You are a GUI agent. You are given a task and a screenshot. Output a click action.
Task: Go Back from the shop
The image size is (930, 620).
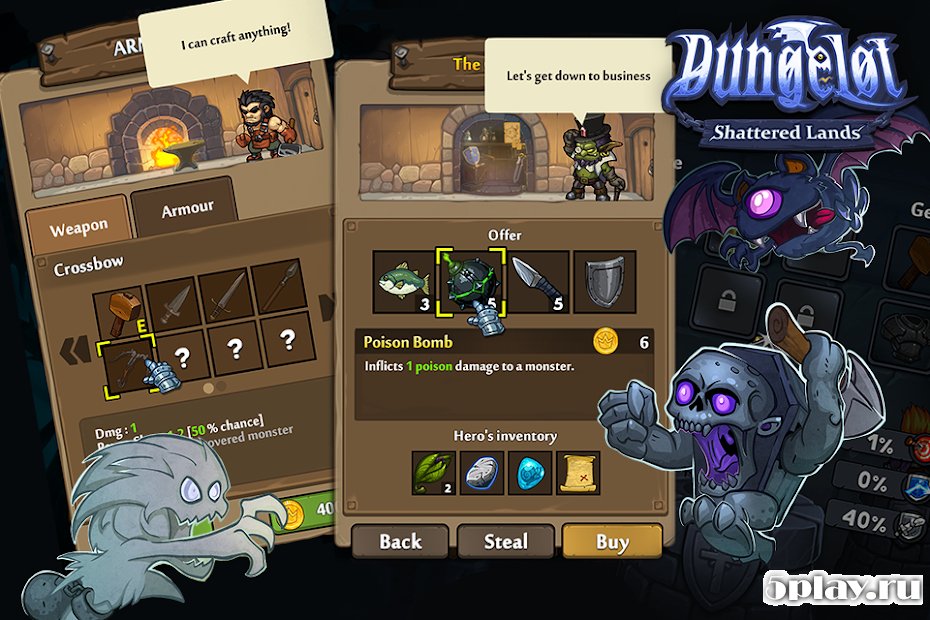tap(400, 542)
